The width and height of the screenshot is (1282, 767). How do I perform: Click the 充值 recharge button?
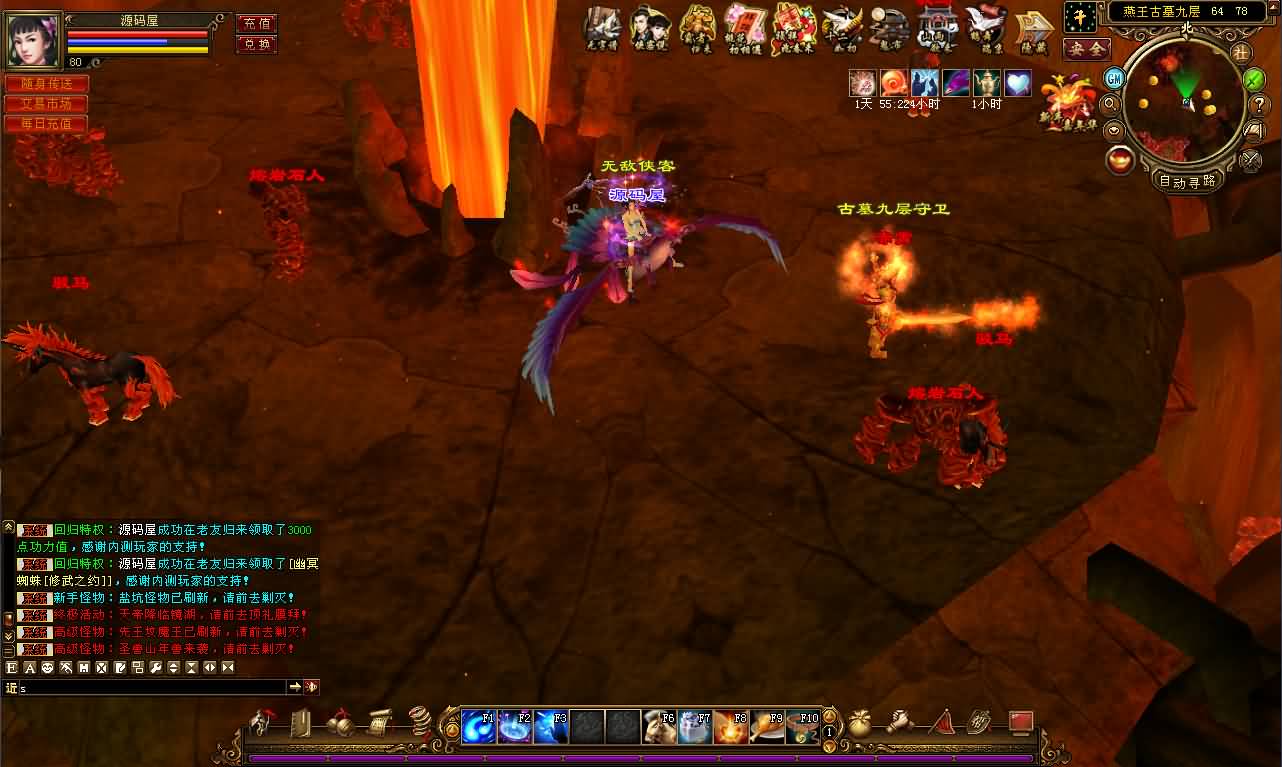click(256, 23)
